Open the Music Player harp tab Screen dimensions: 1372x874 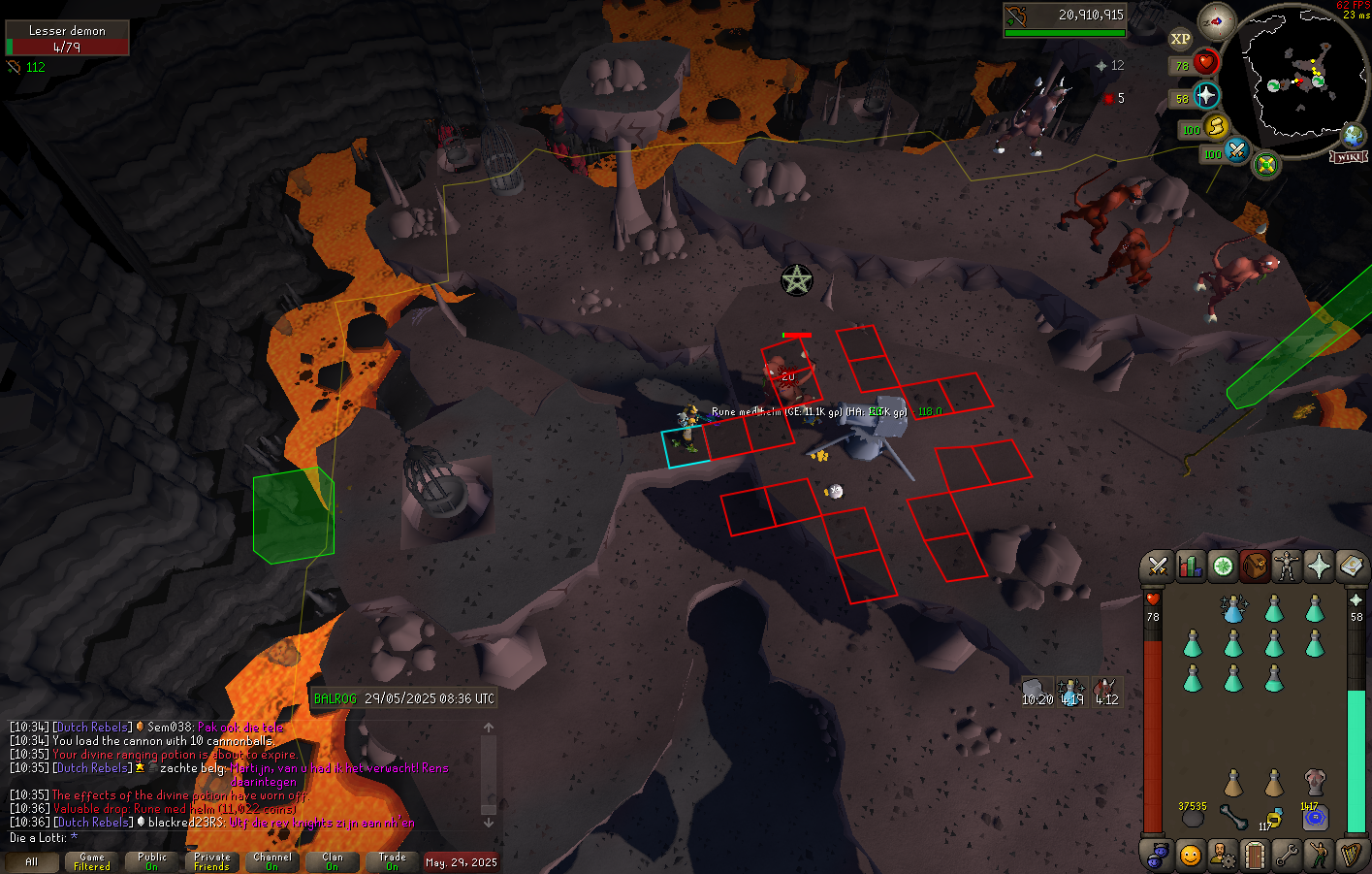1351,856
